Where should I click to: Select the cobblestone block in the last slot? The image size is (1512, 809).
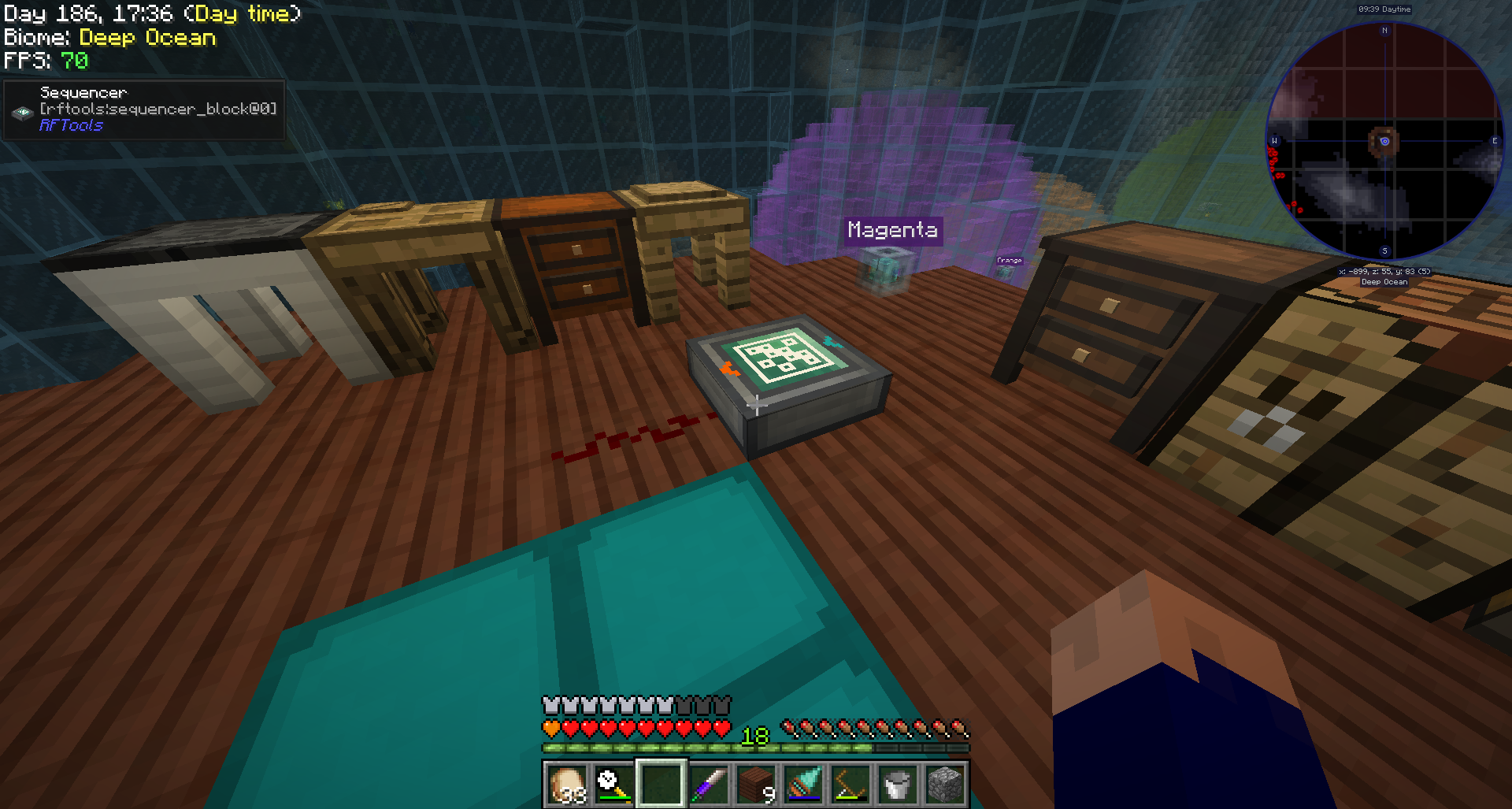(x=943, y=784)
